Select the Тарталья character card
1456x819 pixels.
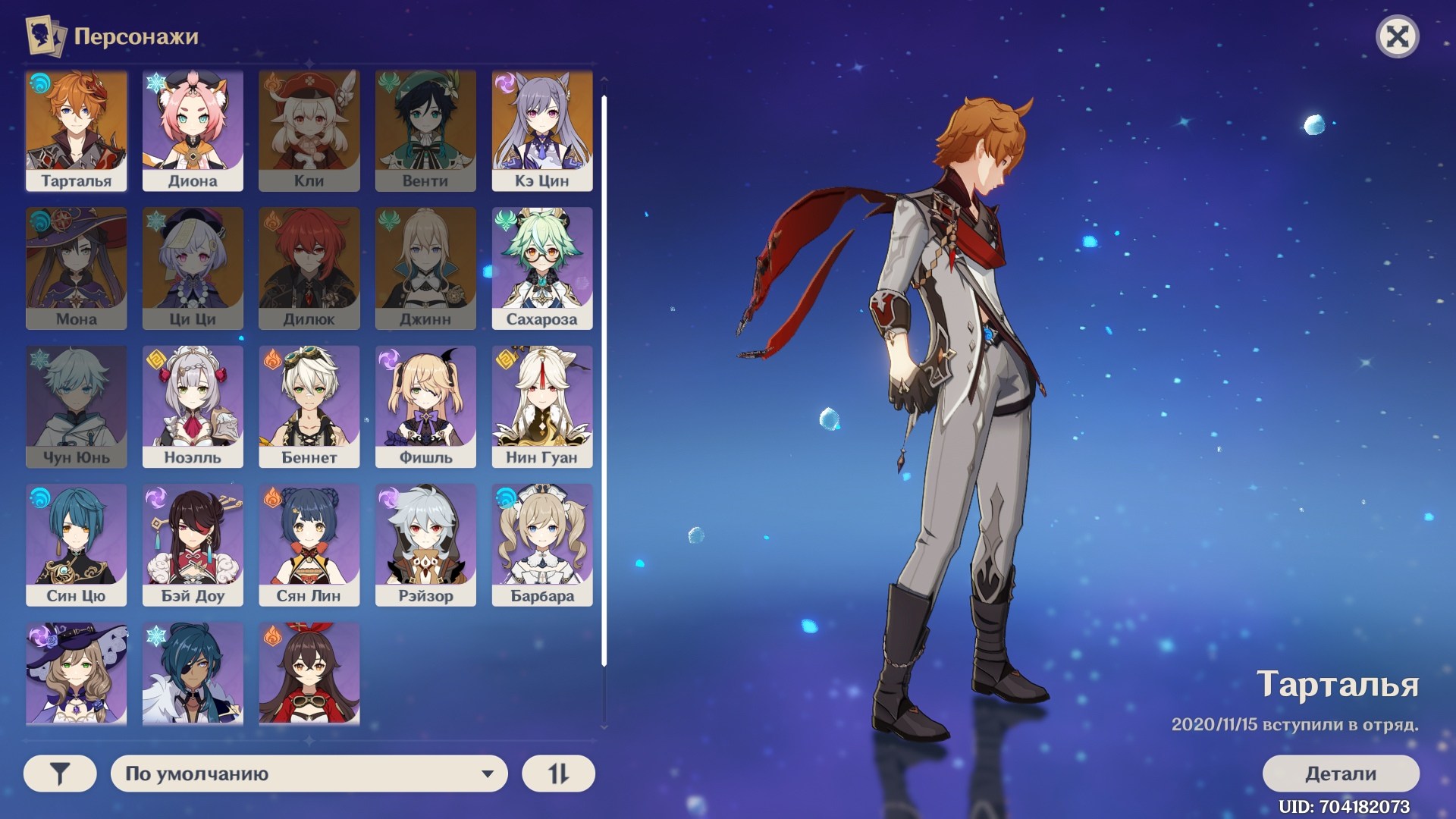coord(76,130)
